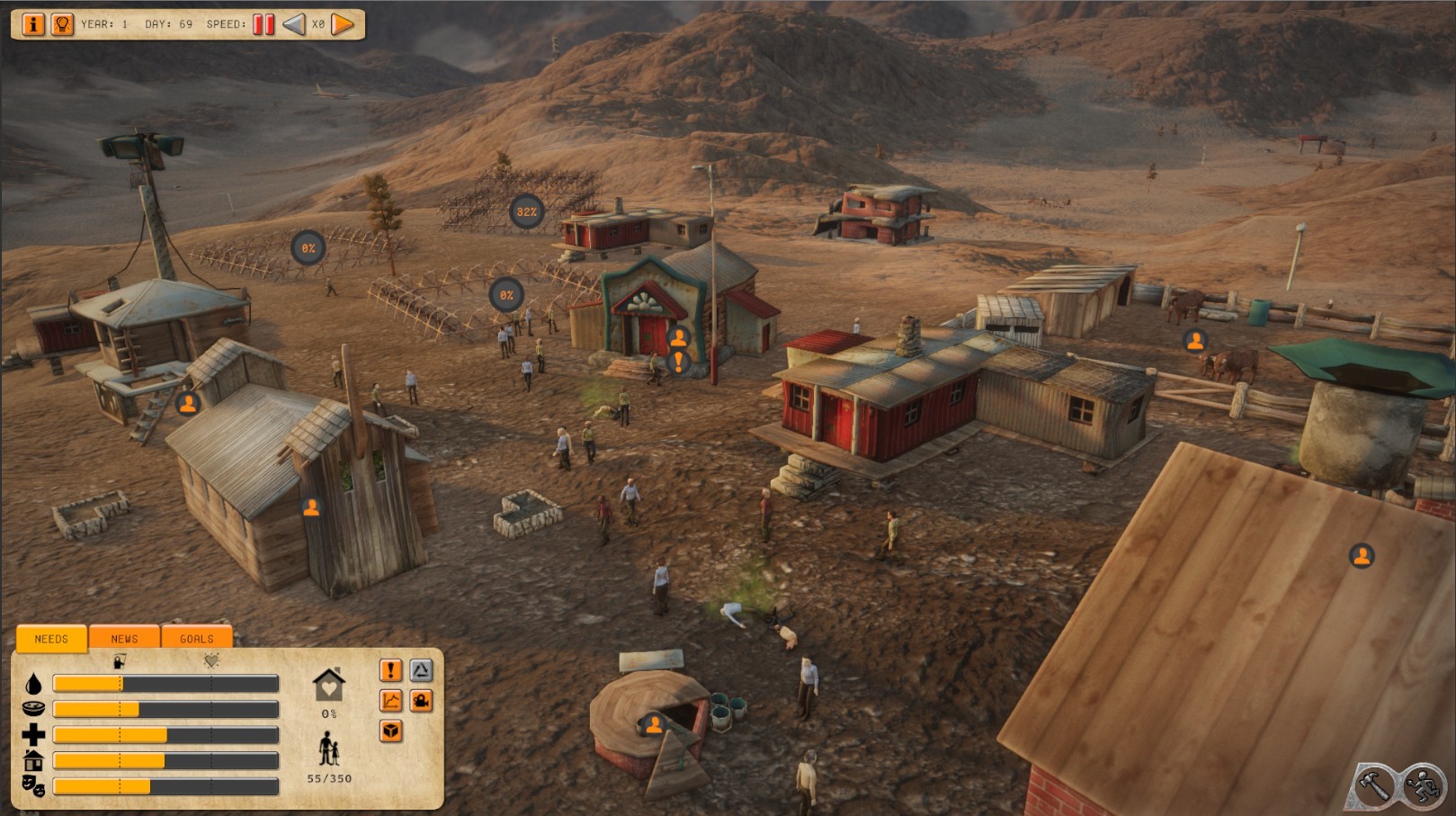1456x816 pixels.
Task: Activate the movie camera button
Action: click(421, 701)
